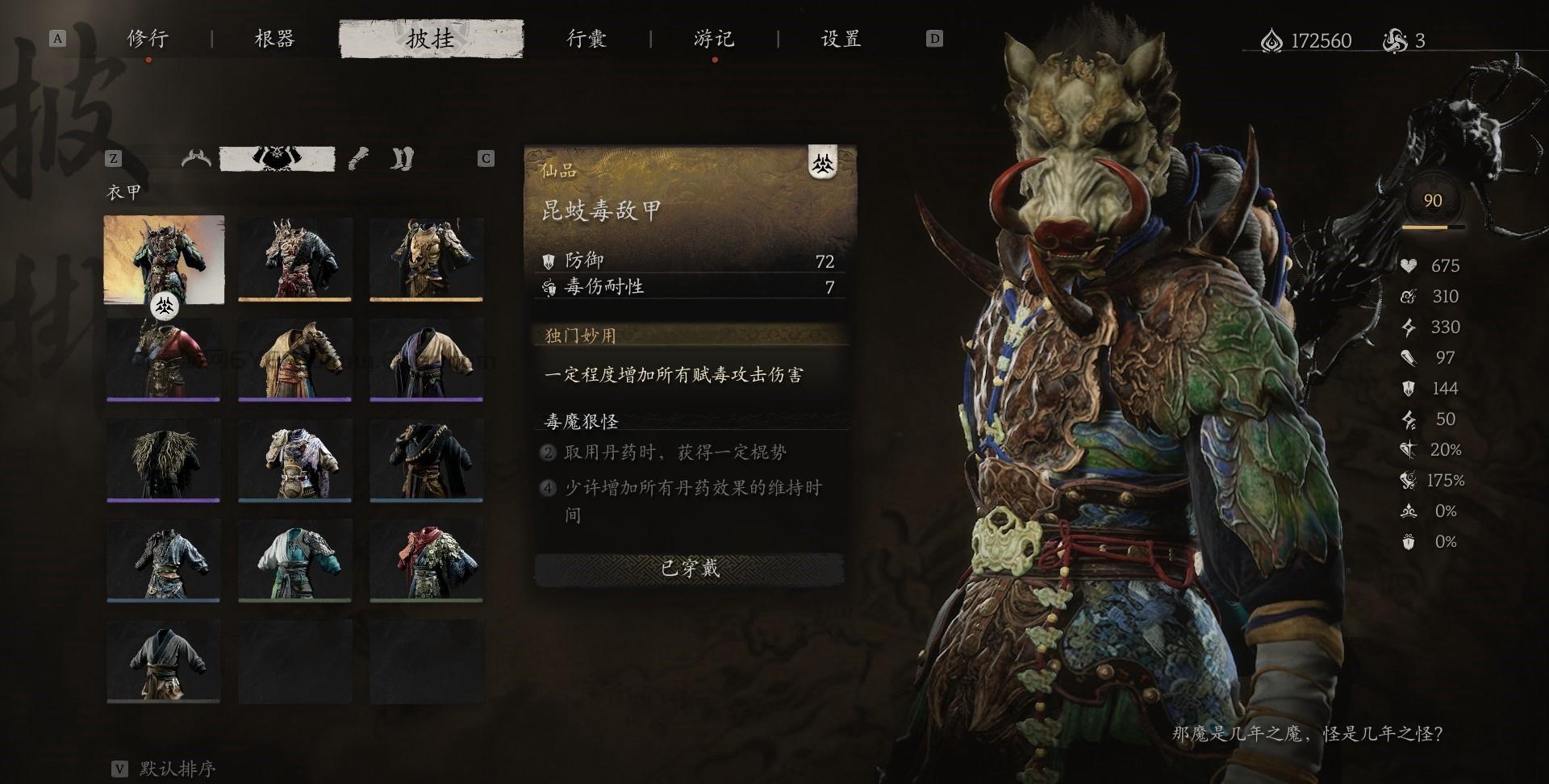The width and height of the screenshot is (1549, 784).
Task: Change sorting via 默认排序
Action: [177, 768]
